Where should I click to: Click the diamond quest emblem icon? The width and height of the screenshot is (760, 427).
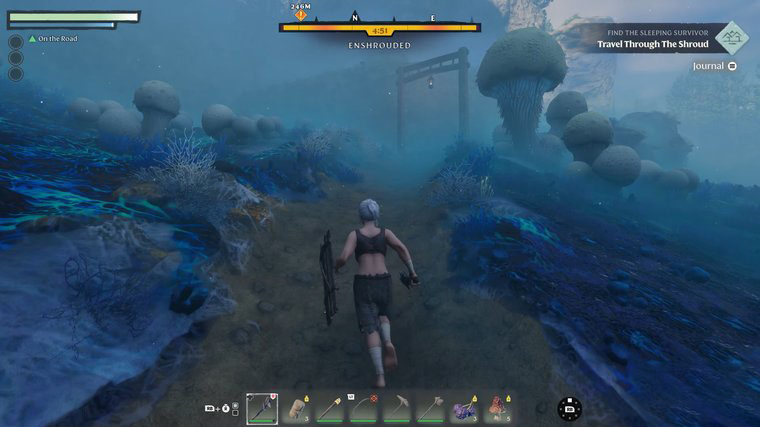[732, 38]
